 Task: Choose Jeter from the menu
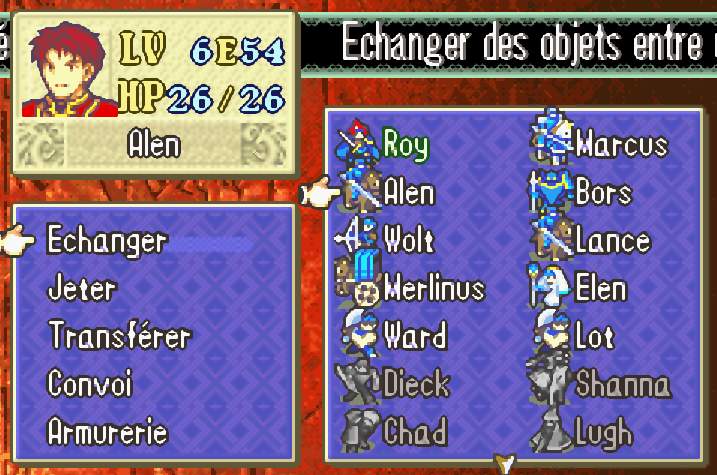pos(82,290)
